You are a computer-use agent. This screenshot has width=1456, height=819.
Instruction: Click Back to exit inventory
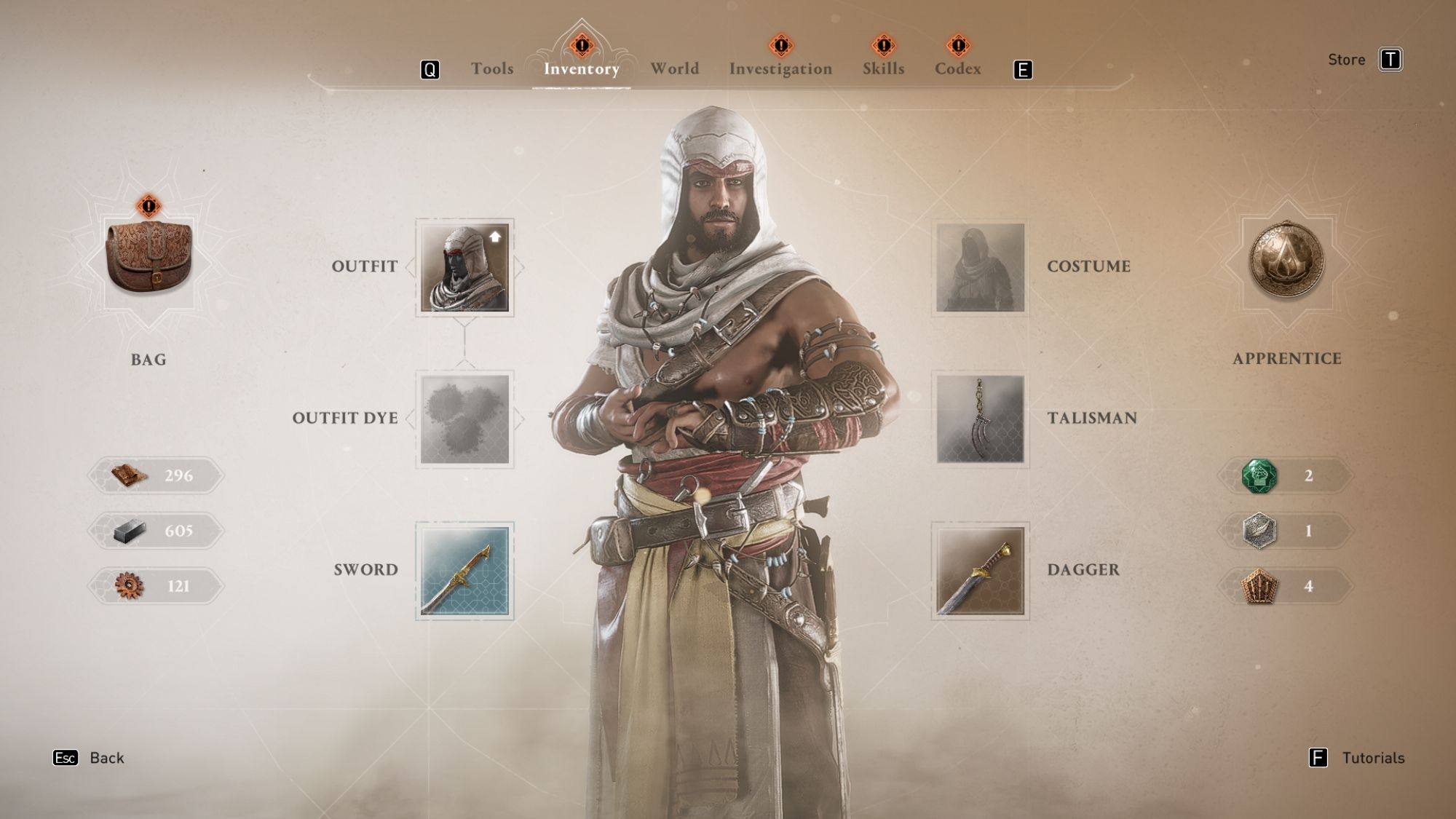106,757
